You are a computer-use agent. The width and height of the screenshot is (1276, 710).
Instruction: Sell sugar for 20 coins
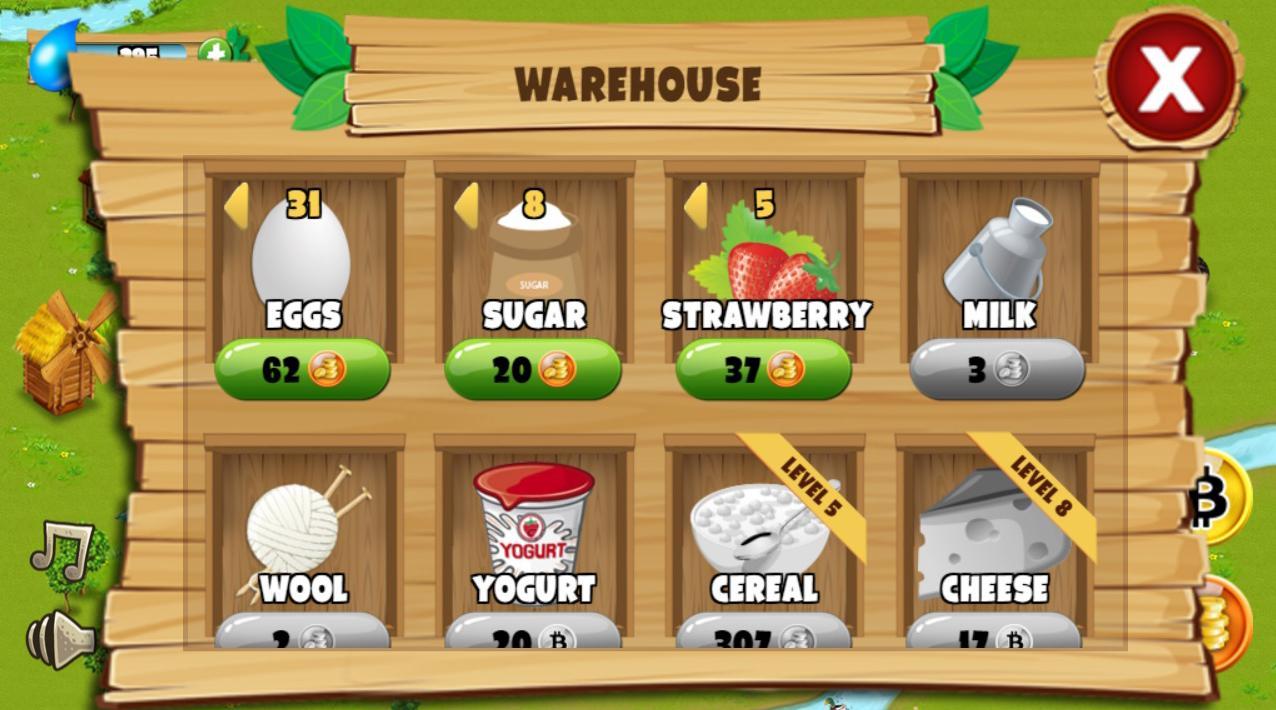click(532, 370)
